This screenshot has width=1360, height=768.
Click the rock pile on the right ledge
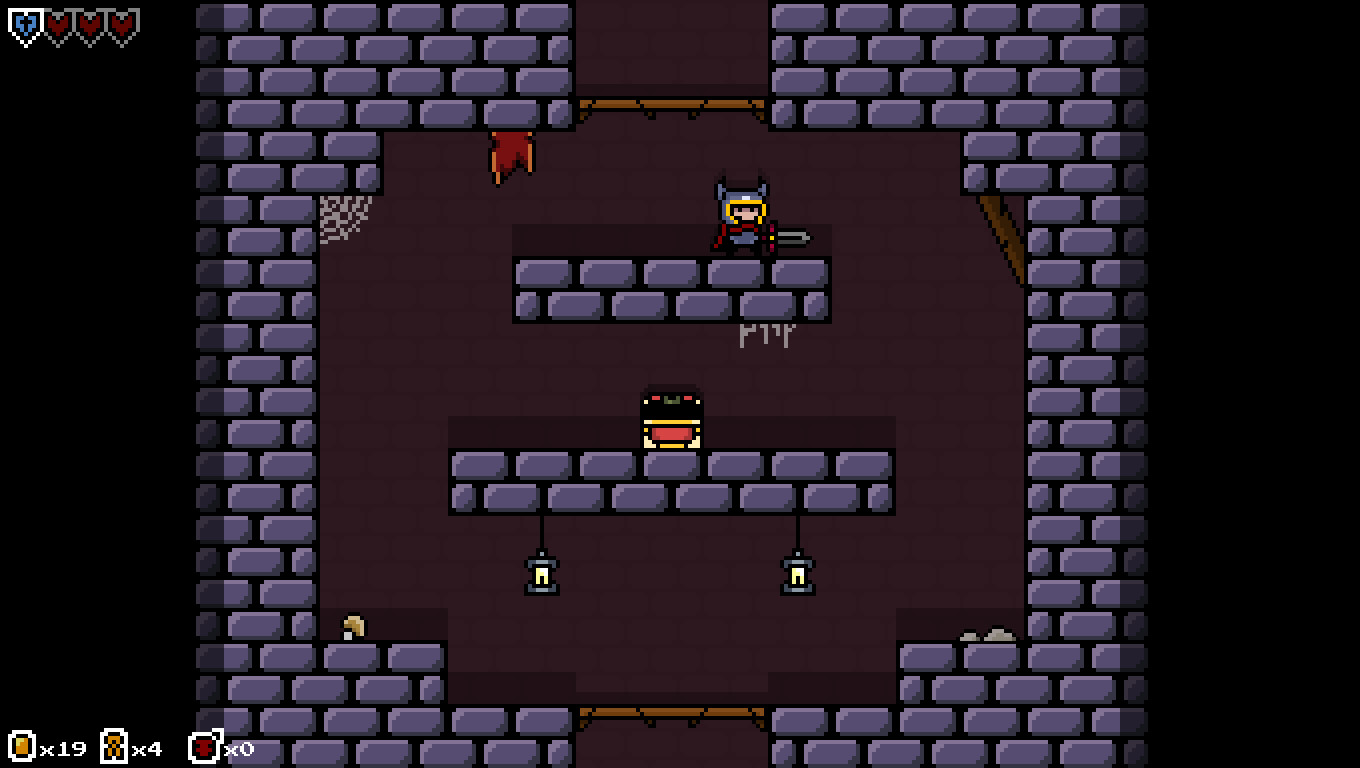(x=987, y=634)
